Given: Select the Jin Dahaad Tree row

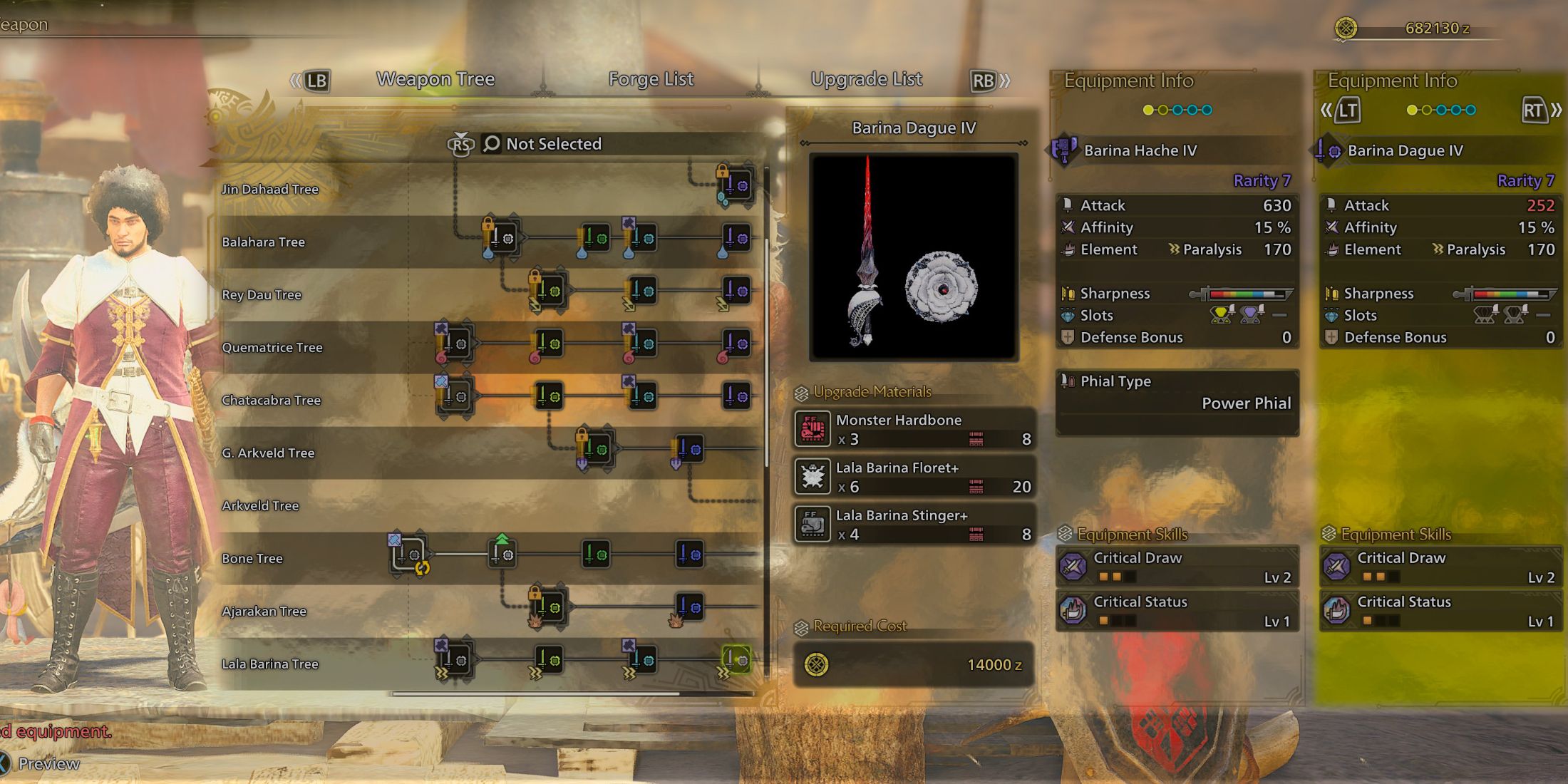Looking at the screenshot, I should pos(270,189).
